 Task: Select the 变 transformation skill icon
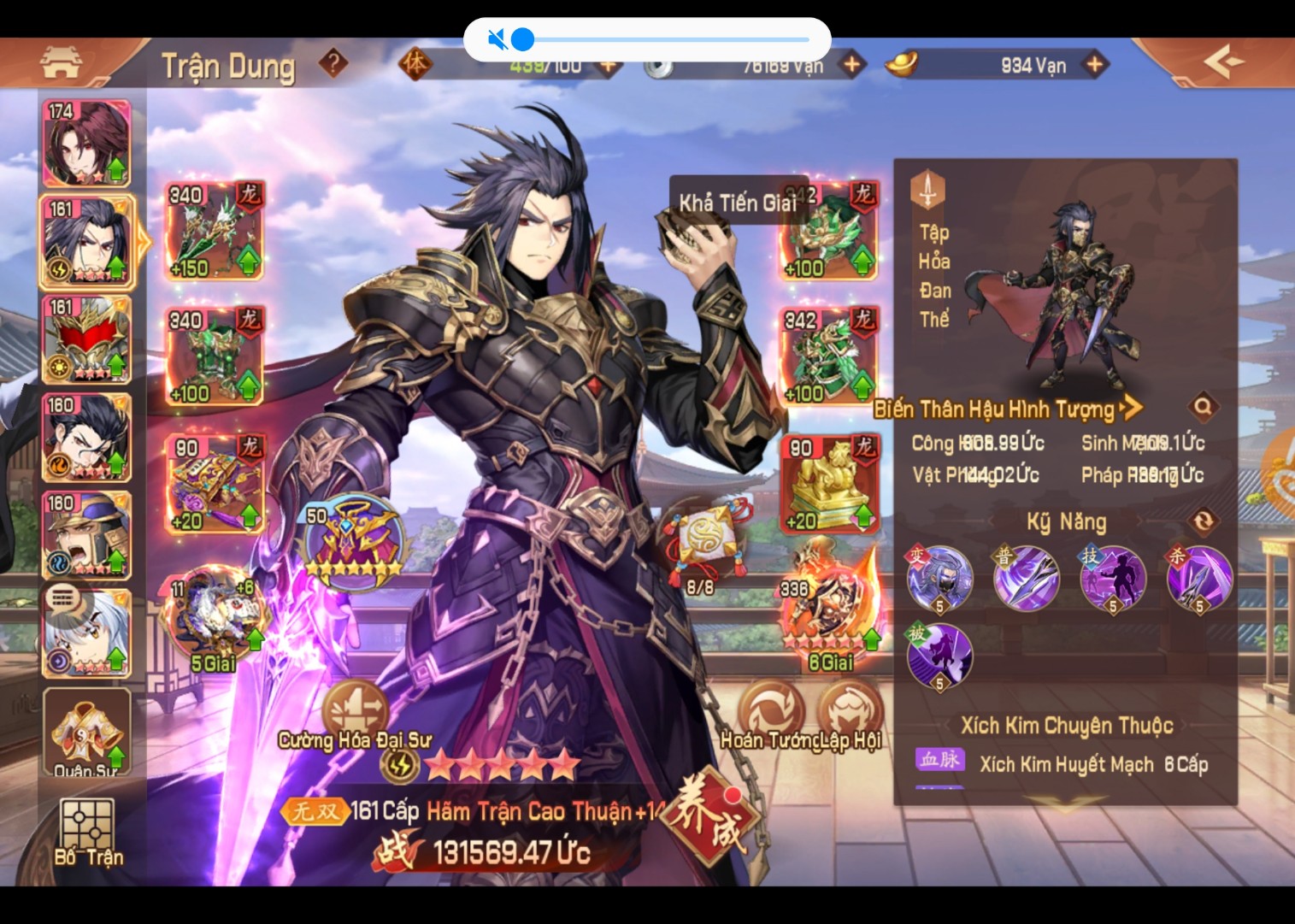[x=939, y=577]
